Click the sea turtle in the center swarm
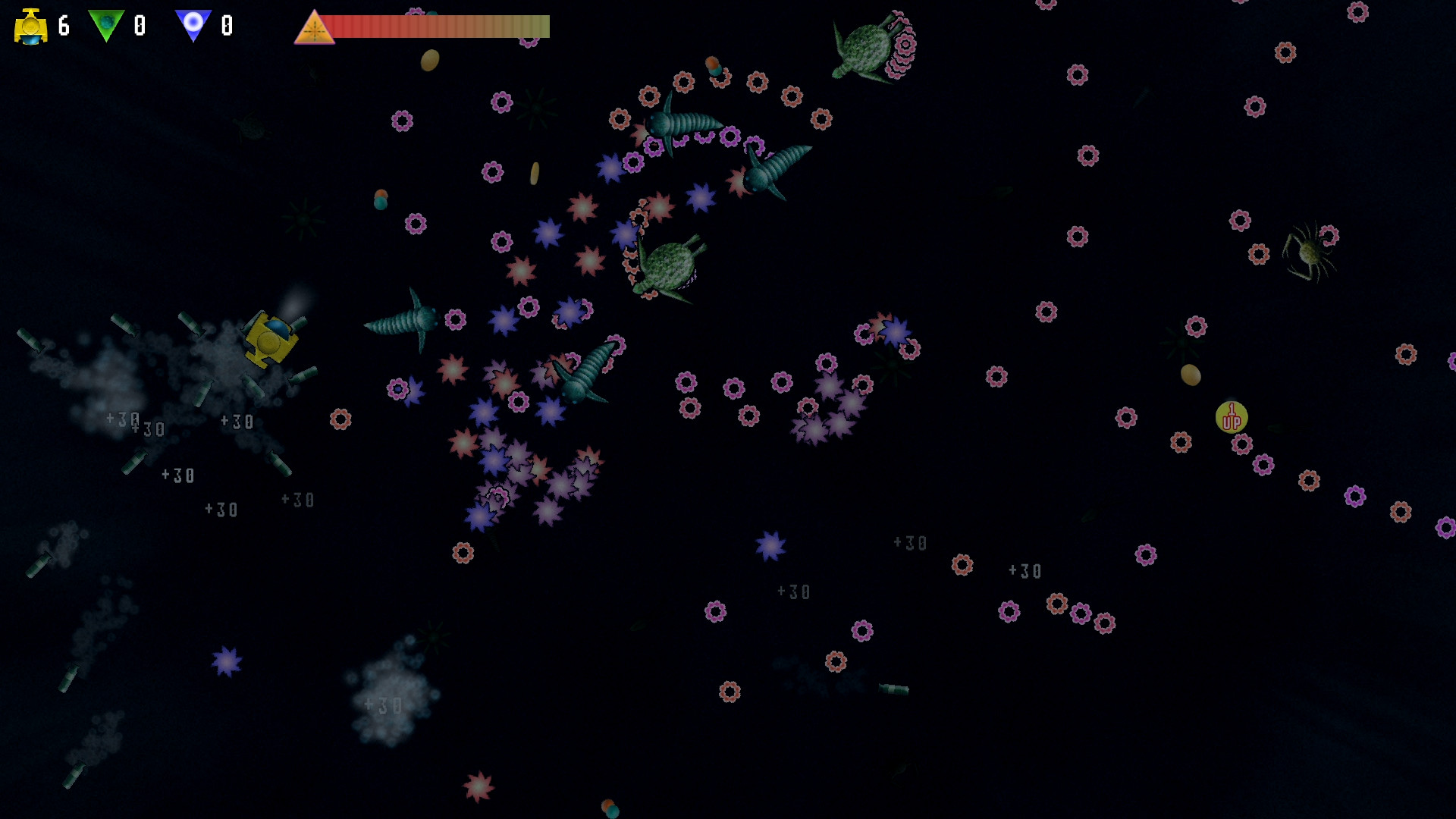This screenshot has width=1456, height=819. (x=667, y=265)
